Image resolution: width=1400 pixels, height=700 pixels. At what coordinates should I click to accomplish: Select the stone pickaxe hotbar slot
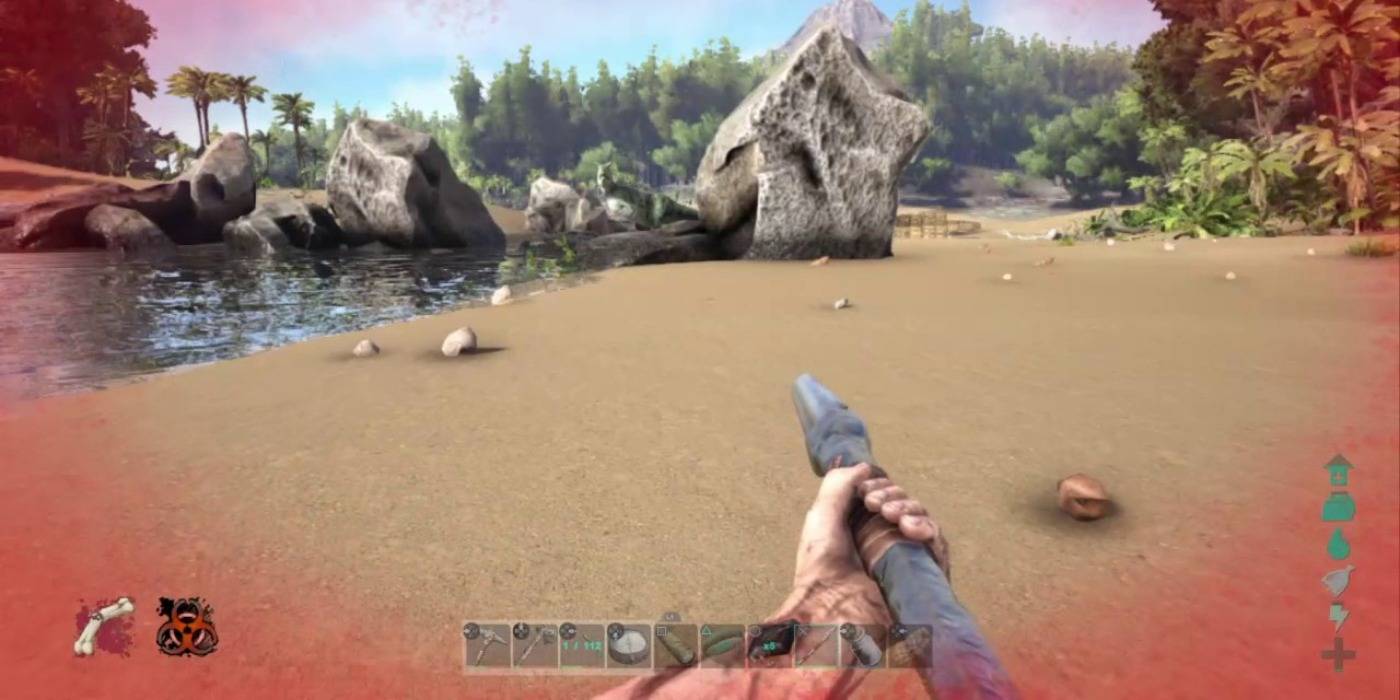pos(486,646)
